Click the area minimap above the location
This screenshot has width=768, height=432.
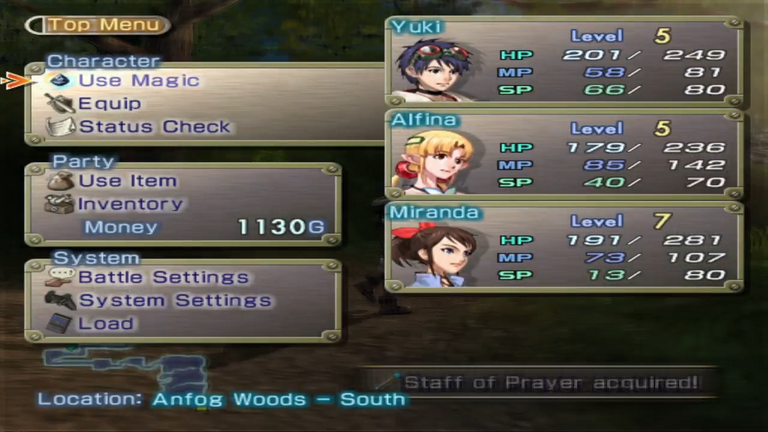[x=125, y=367]
